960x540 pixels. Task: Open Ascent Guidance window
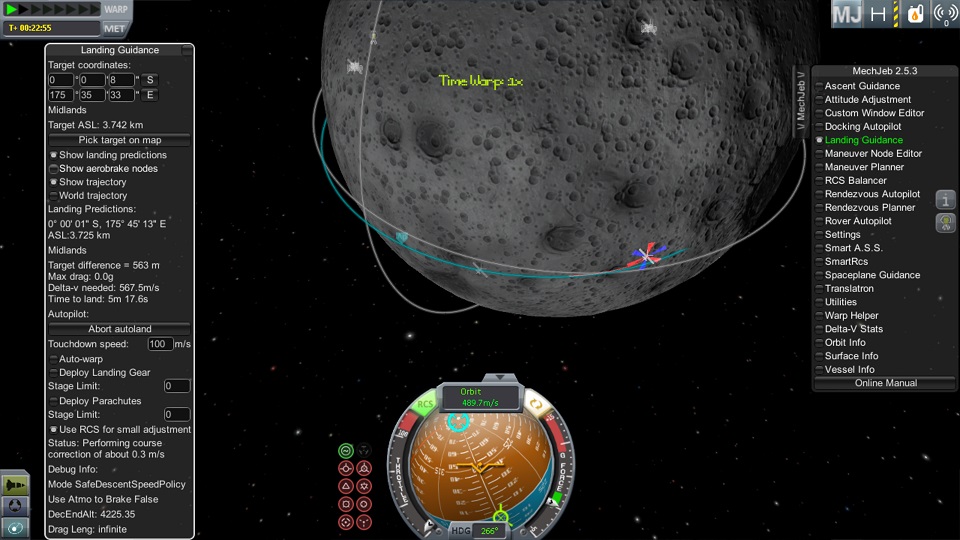click(862, 86)
